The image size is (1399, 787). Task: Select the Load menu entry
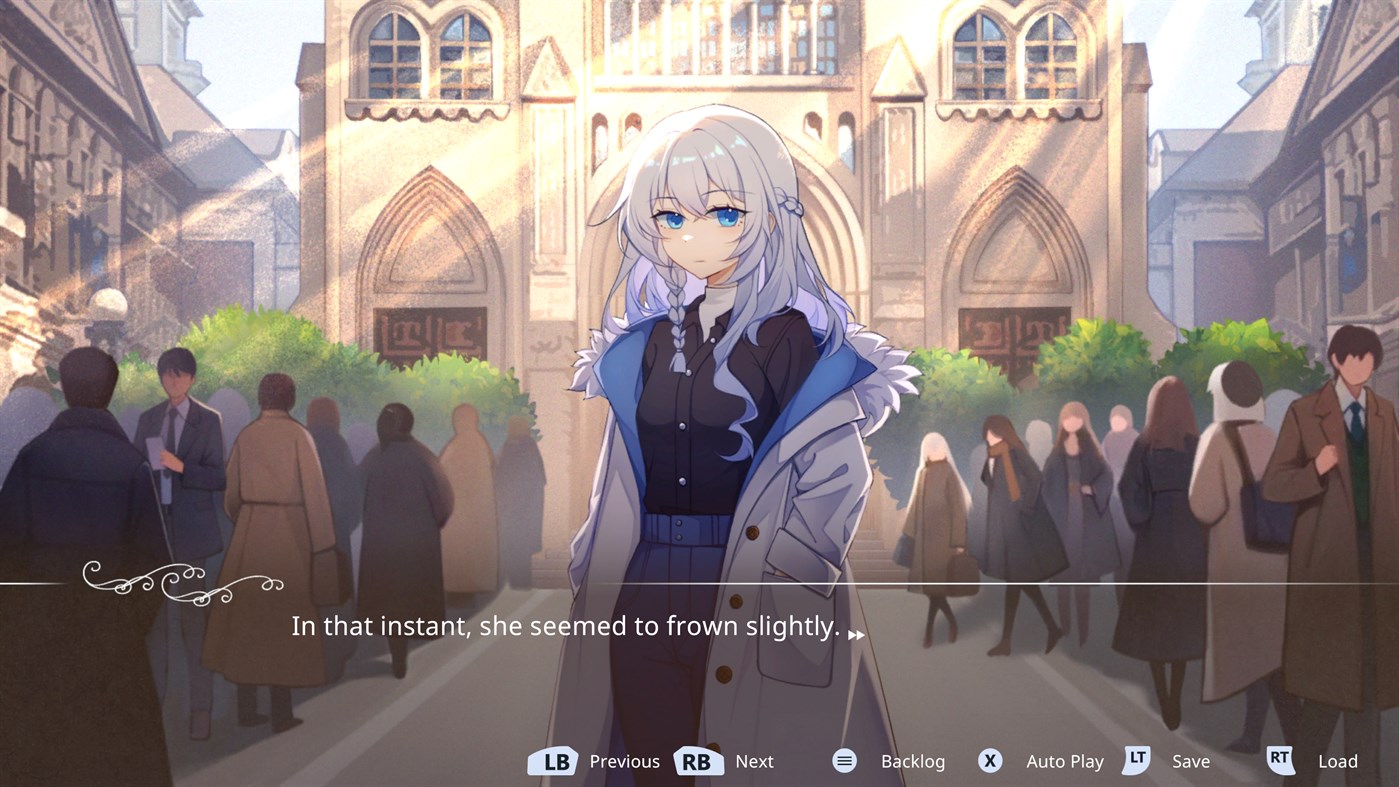pos(1336,760)
